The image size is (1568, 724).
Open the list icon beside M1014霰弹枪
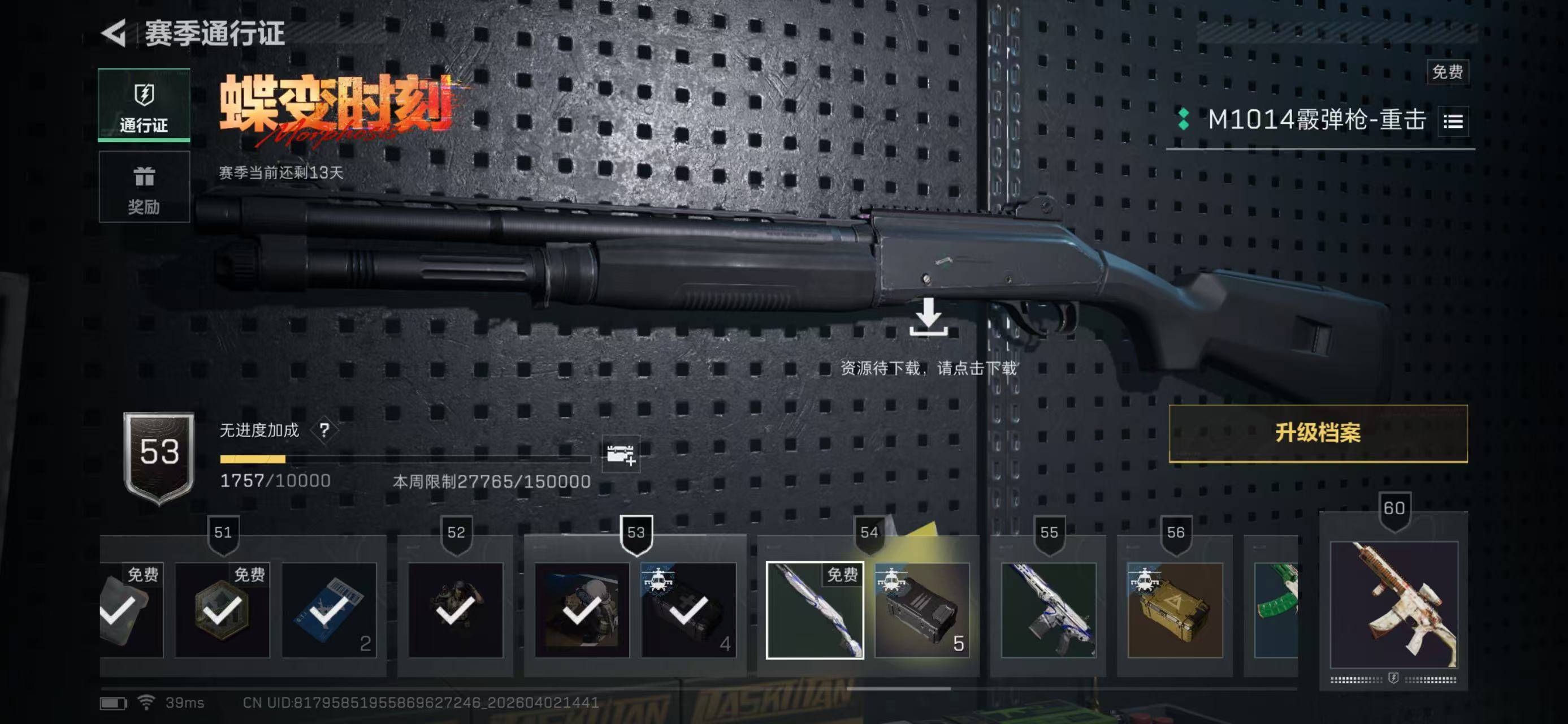(1453, 122)
